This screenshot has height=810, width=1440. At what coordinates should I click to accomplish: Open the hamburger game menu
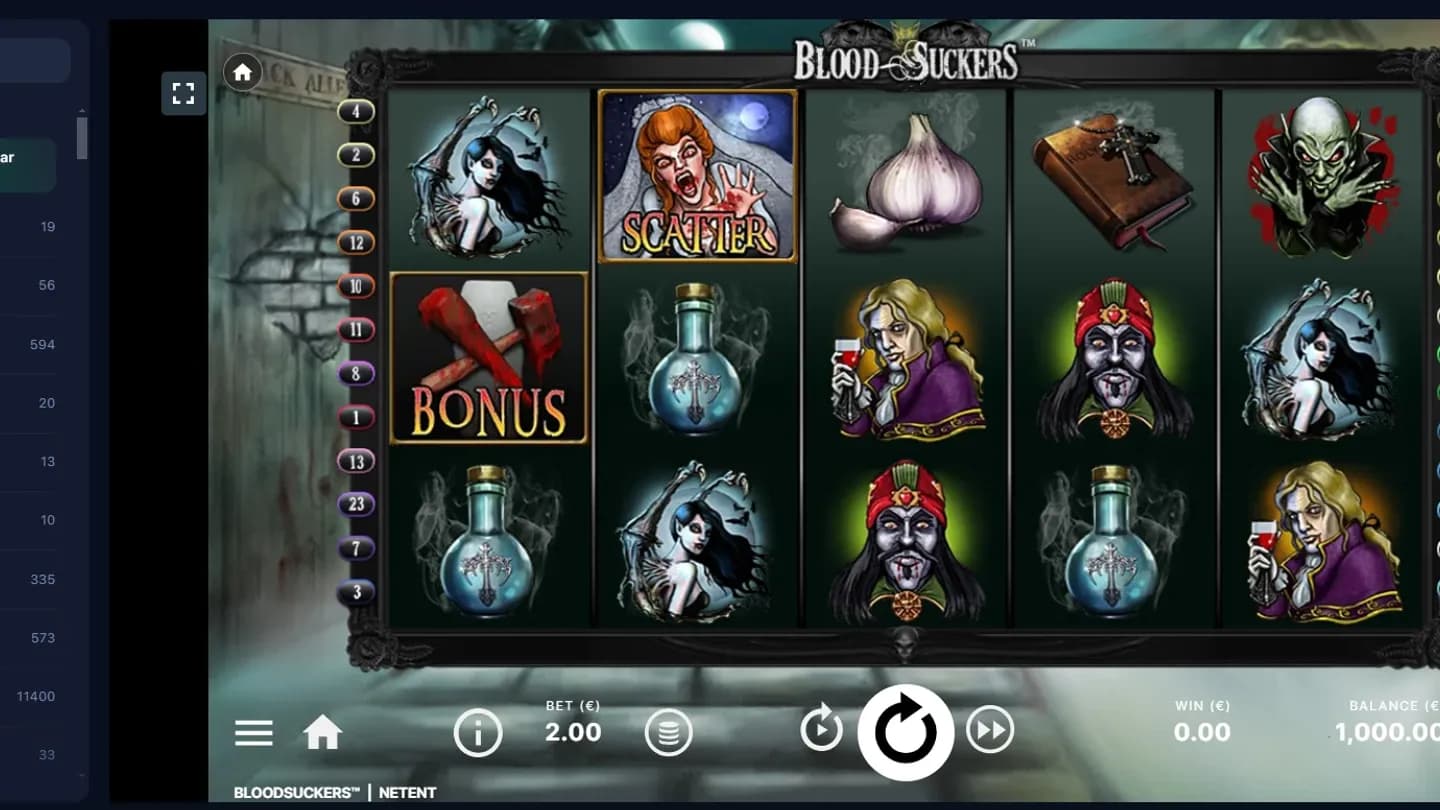click(x=253, y=733)
